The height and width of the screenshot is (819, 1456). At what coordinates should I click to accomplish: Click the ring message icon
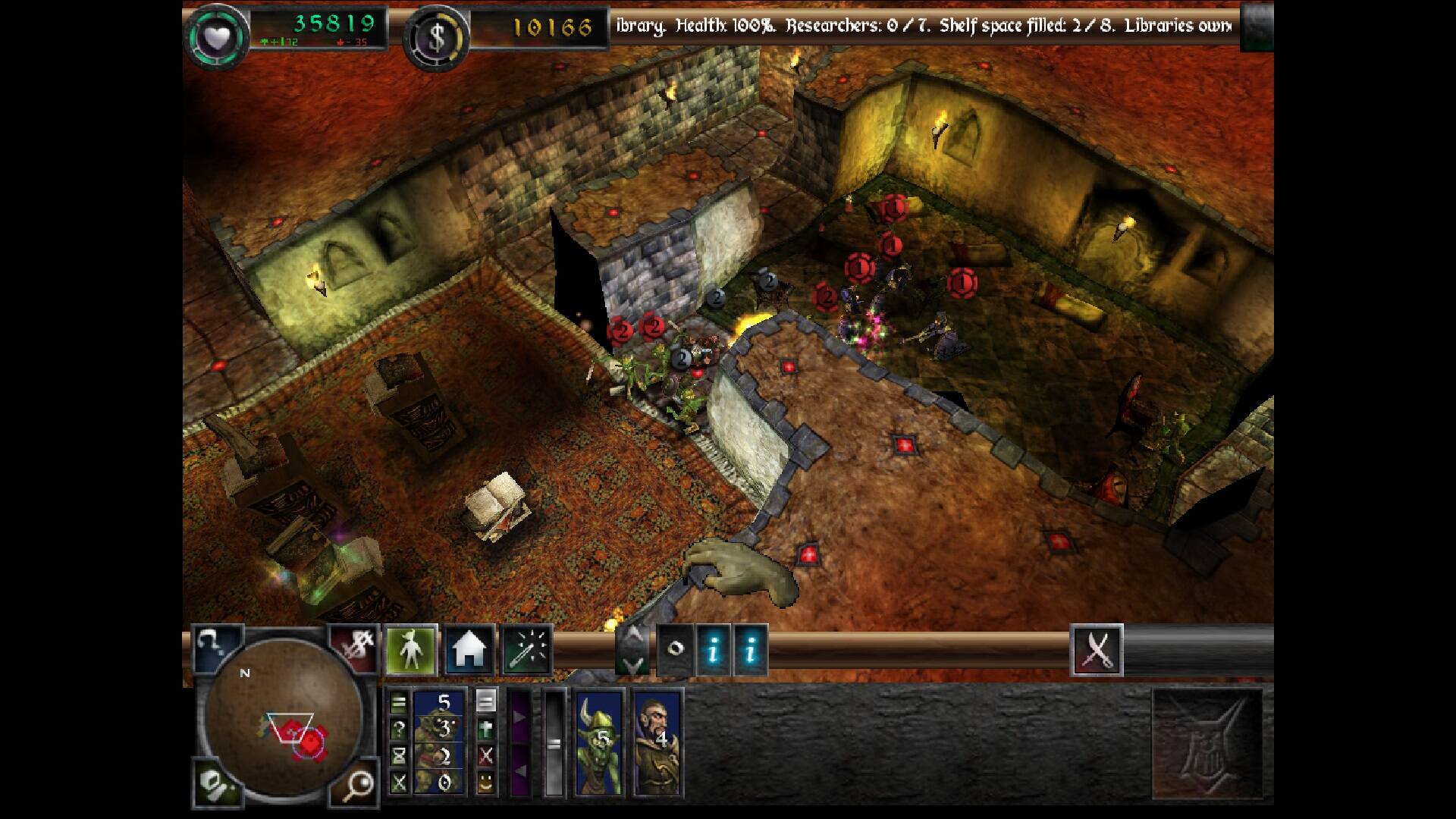pyautogui.click(x=675, y=650)
